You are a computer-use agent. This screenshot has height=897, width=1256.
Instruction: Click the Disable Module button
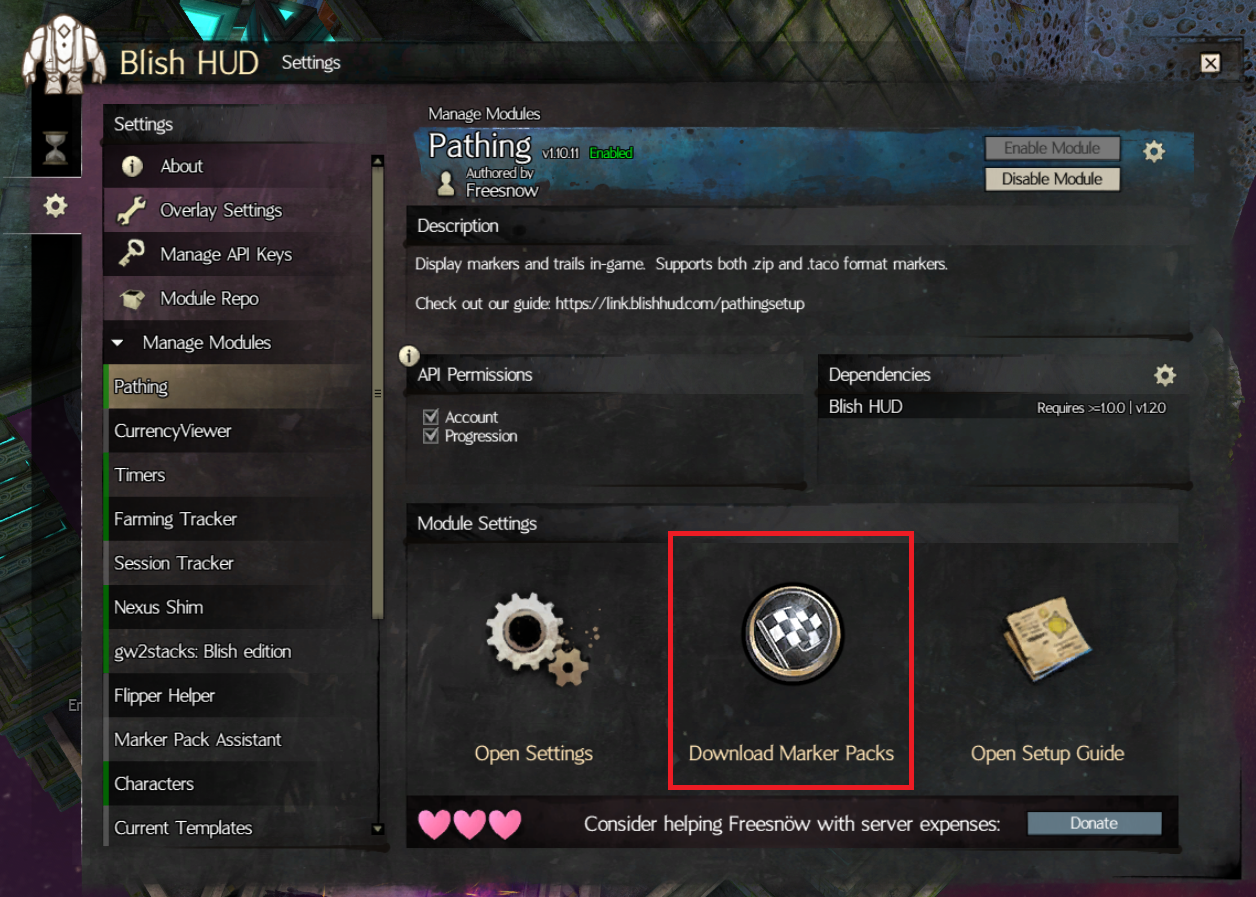[1052, 179]
